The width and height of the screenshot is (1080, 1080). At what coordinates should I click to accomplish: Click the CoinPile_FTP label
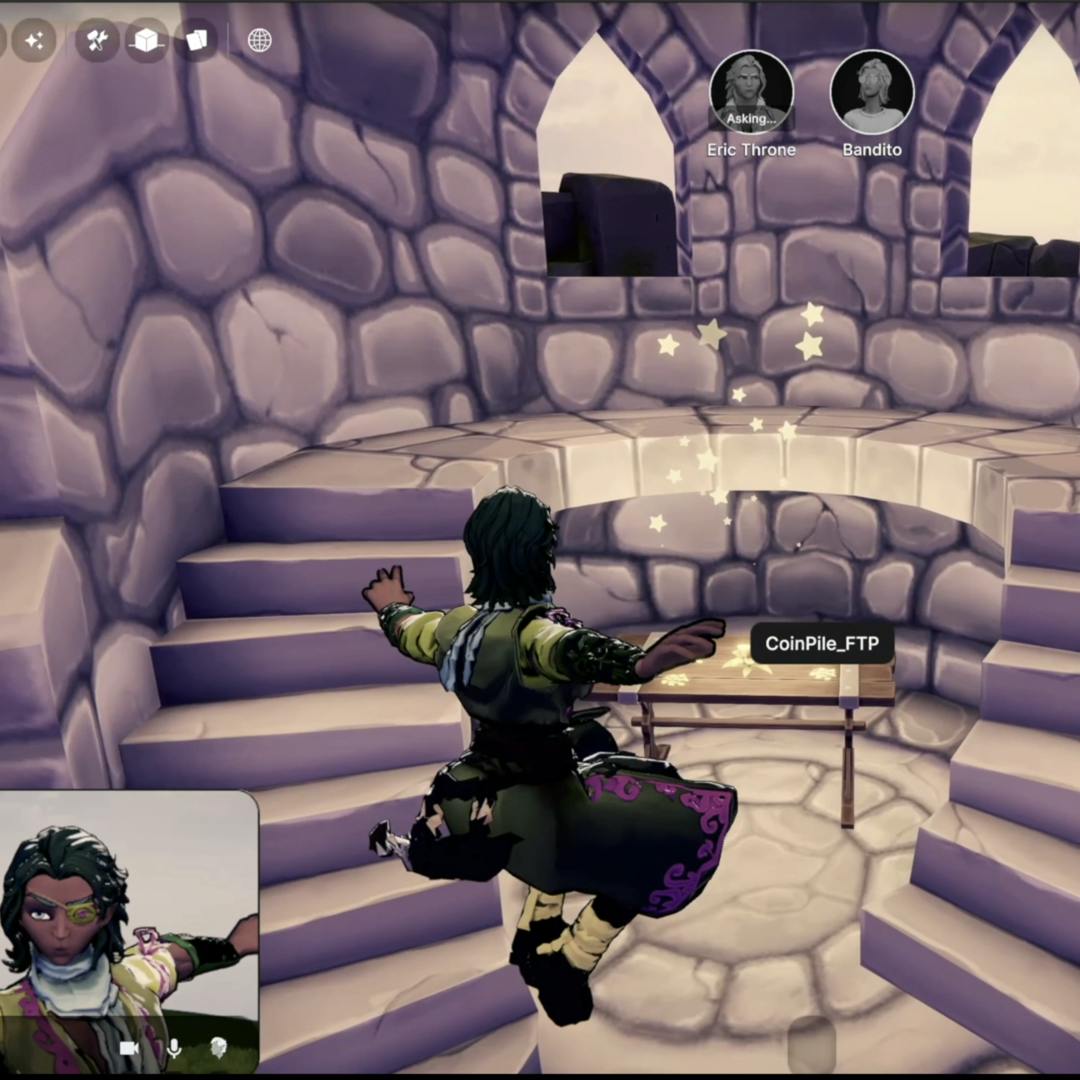[x=821, y=644]
